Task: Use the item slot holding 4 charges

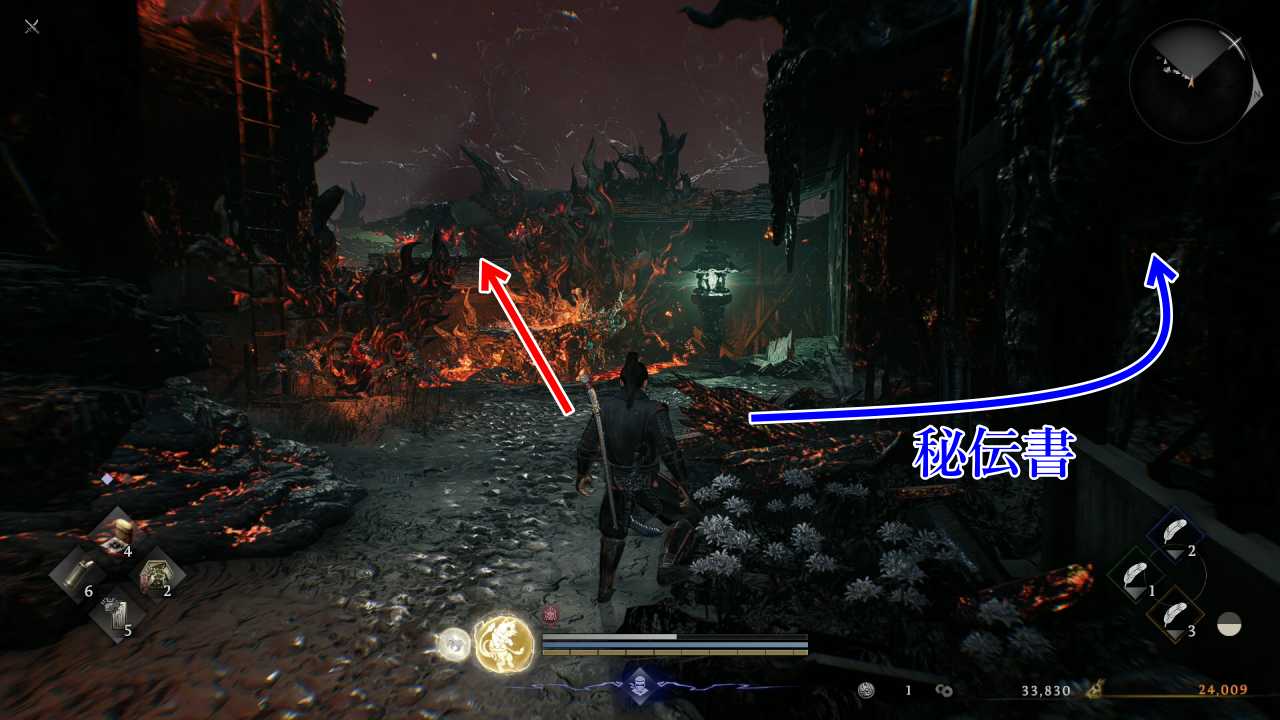Action: (121, 535)
